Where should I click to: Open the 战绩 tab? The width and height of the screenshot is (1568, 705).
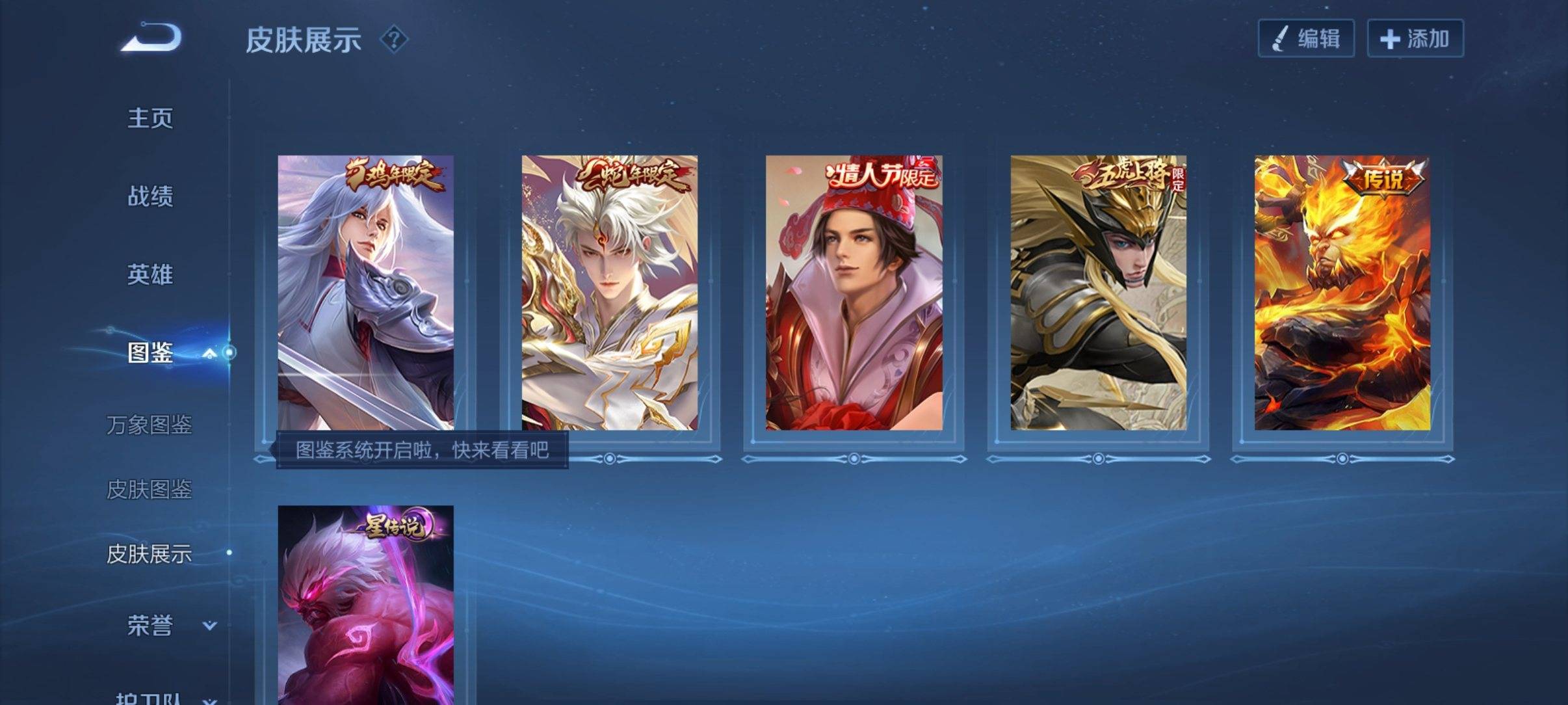coord(150,196)
